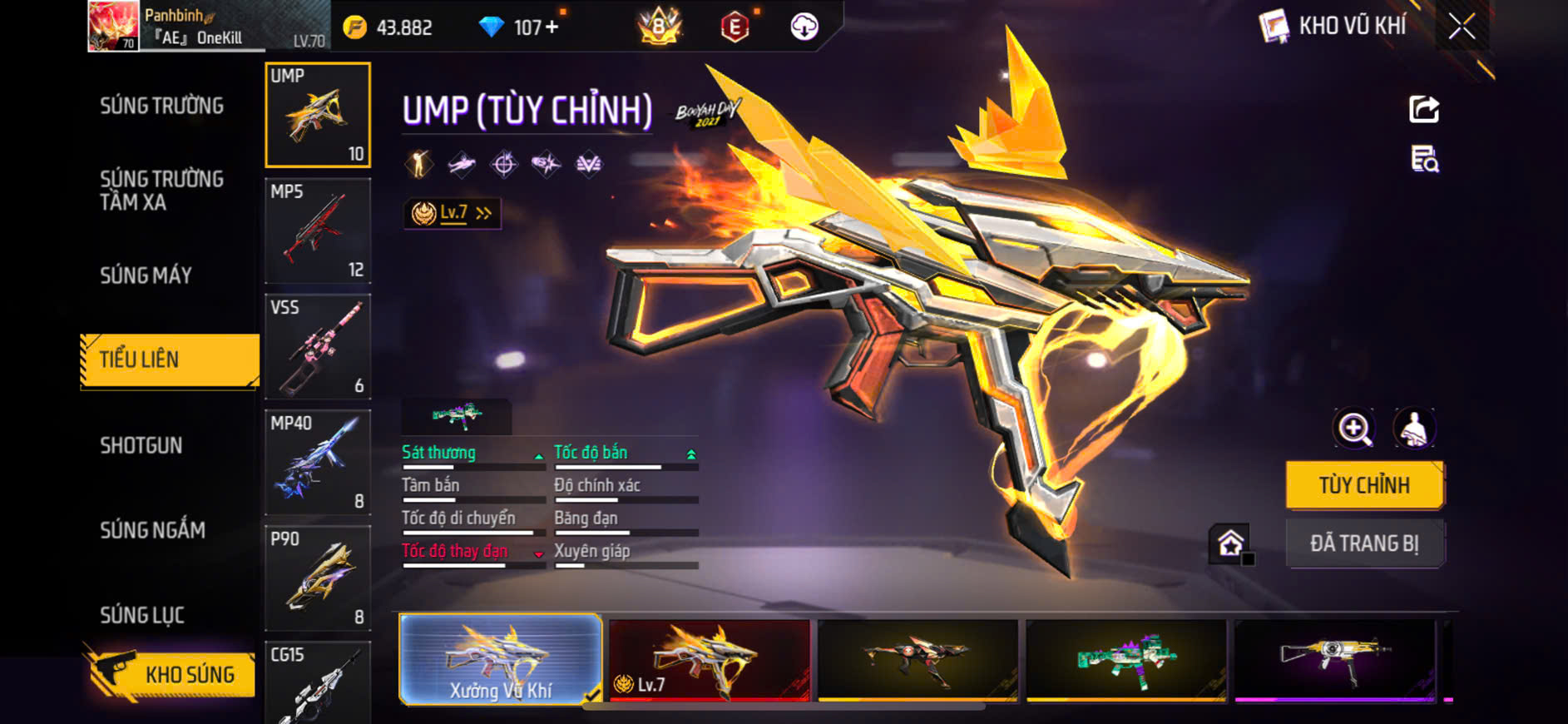The width and height of the screenshot is (1568, 724).
Task: Switch to Súng Ngắm category
Action: pyautogui.click(x=152, y=530)
